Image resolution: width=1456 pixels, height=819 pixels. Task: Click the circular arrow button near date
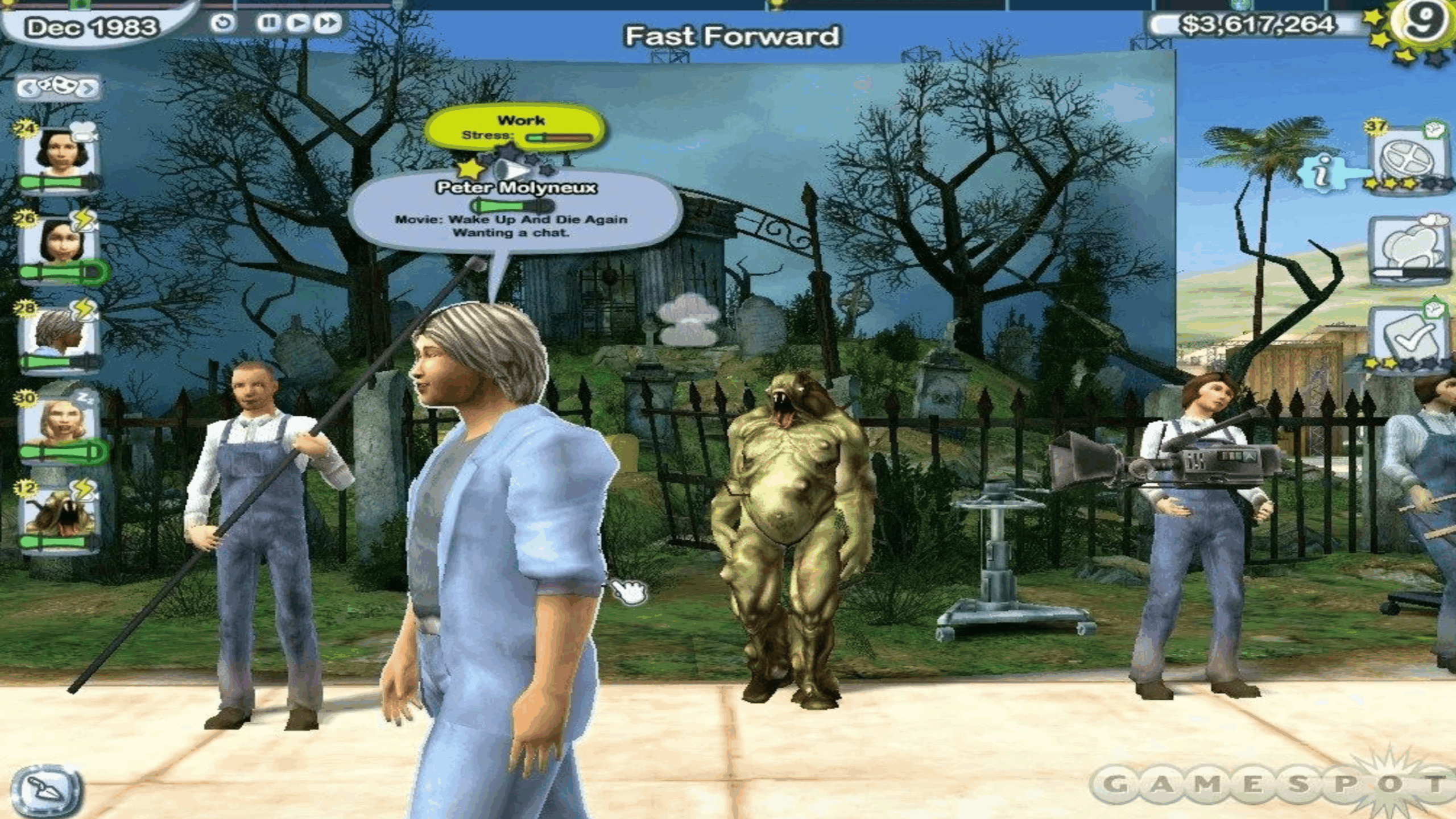(222, 23)
